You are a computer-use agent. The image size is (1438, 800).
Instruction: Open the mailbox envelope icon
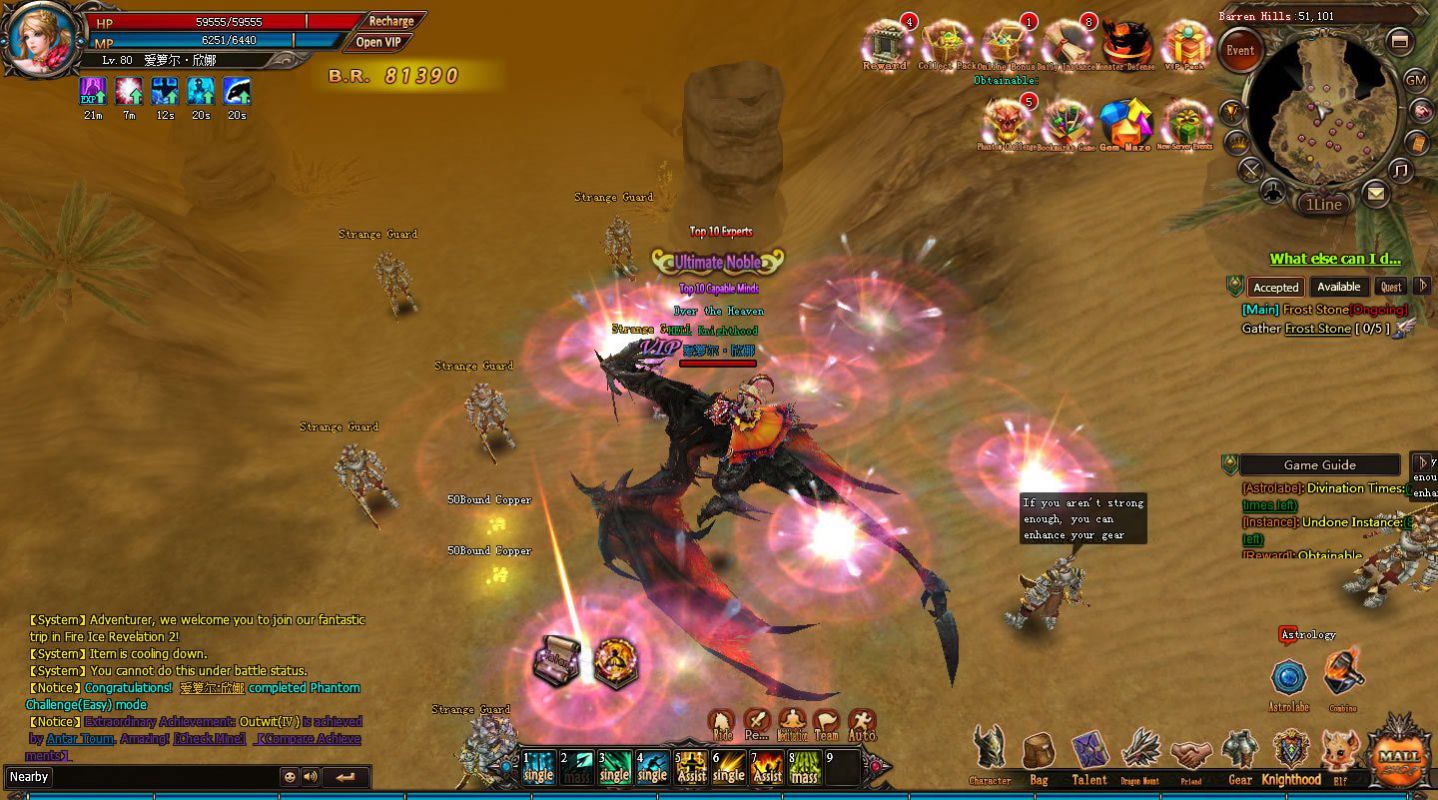1376,193
